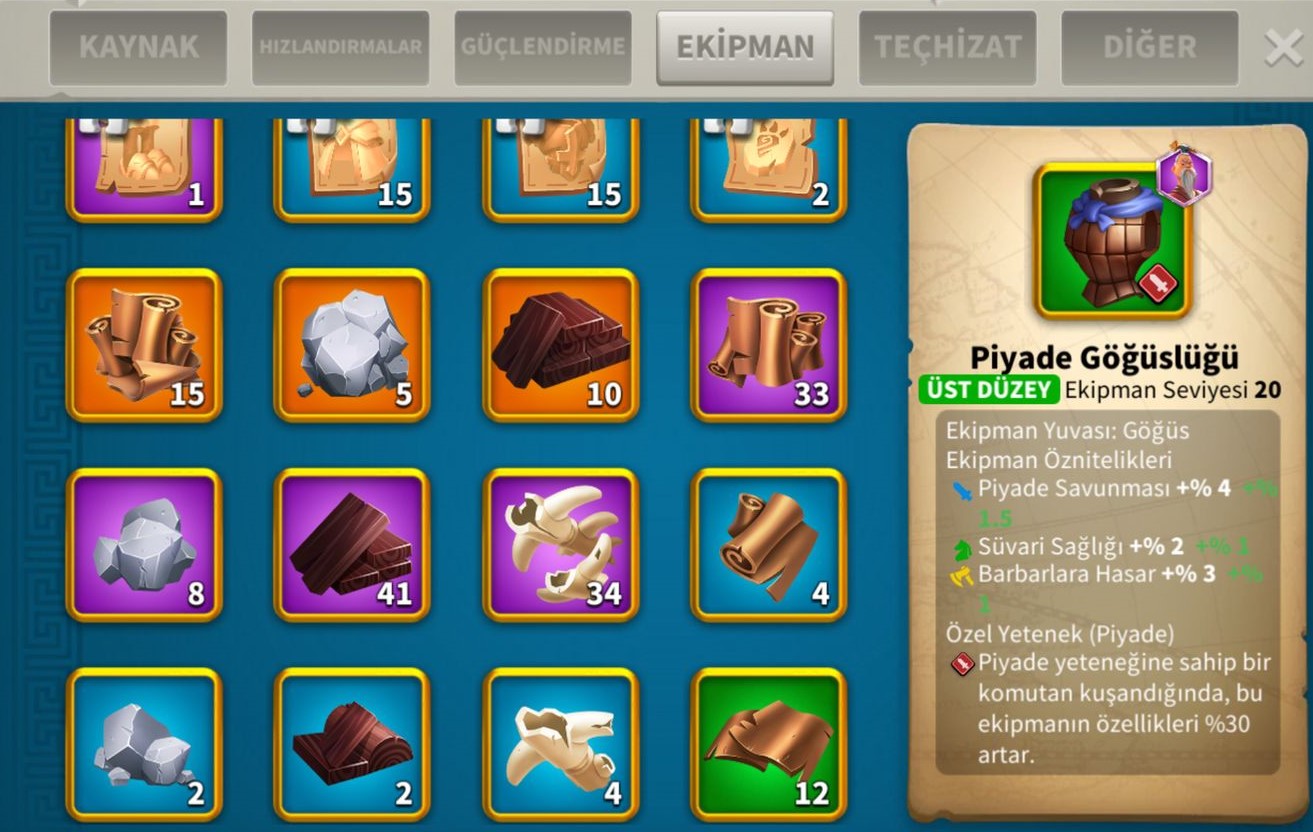Choose purple wood slot with count 41

pyautogui.click(x=352, y=545)
